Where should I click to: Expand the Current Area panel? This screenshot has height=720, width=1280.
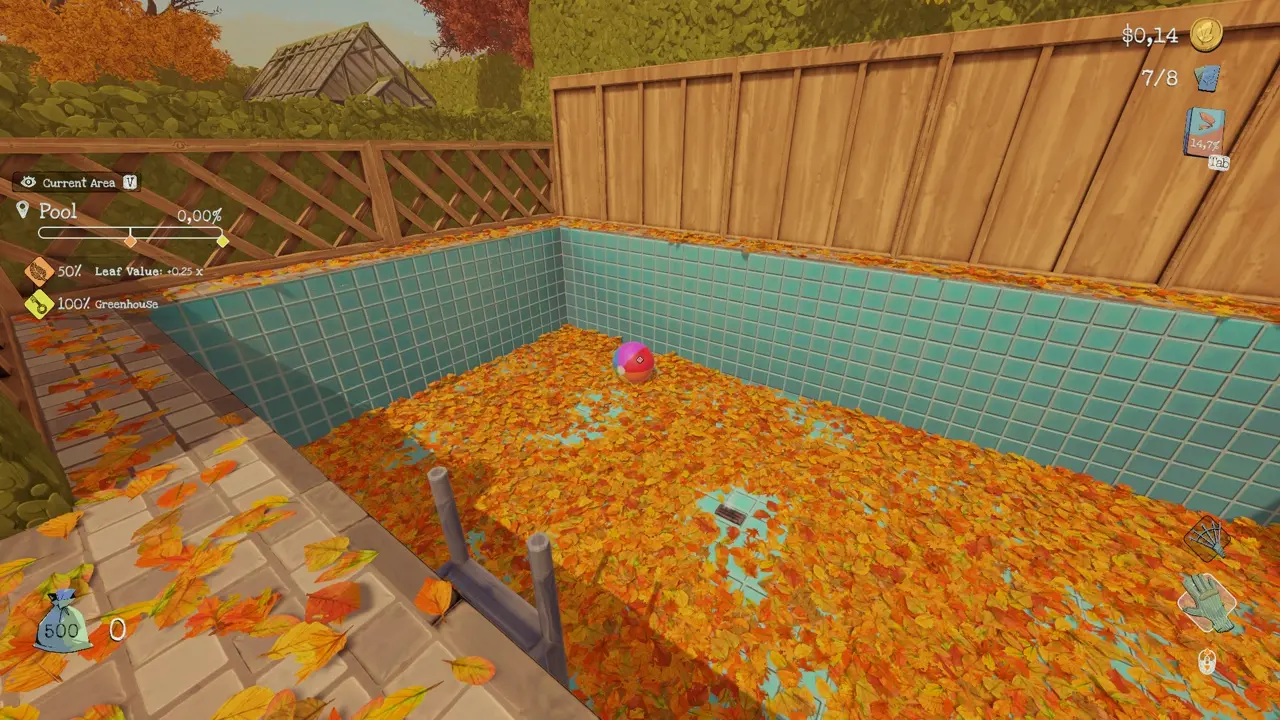point(80,182)
